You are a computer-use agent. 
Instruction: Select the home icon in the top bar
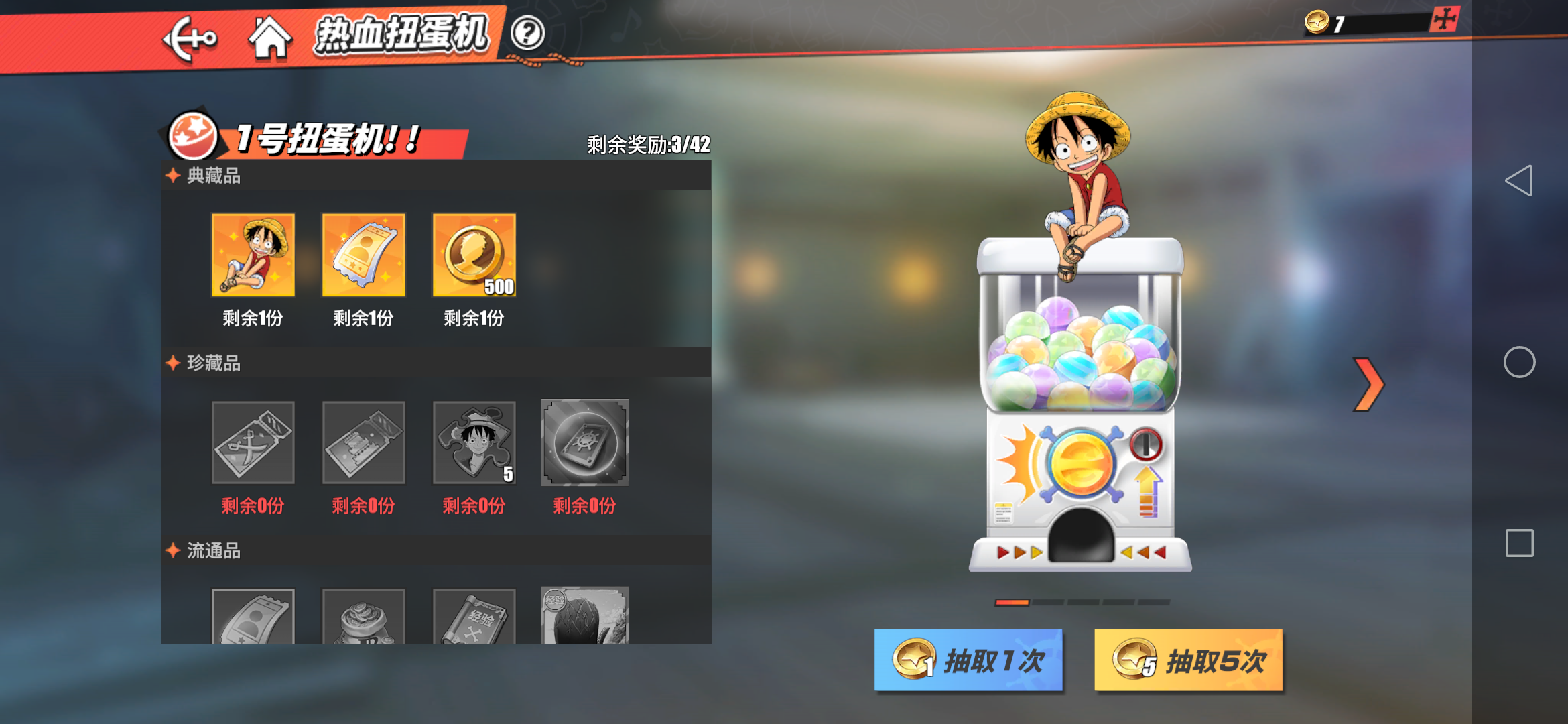271,38
